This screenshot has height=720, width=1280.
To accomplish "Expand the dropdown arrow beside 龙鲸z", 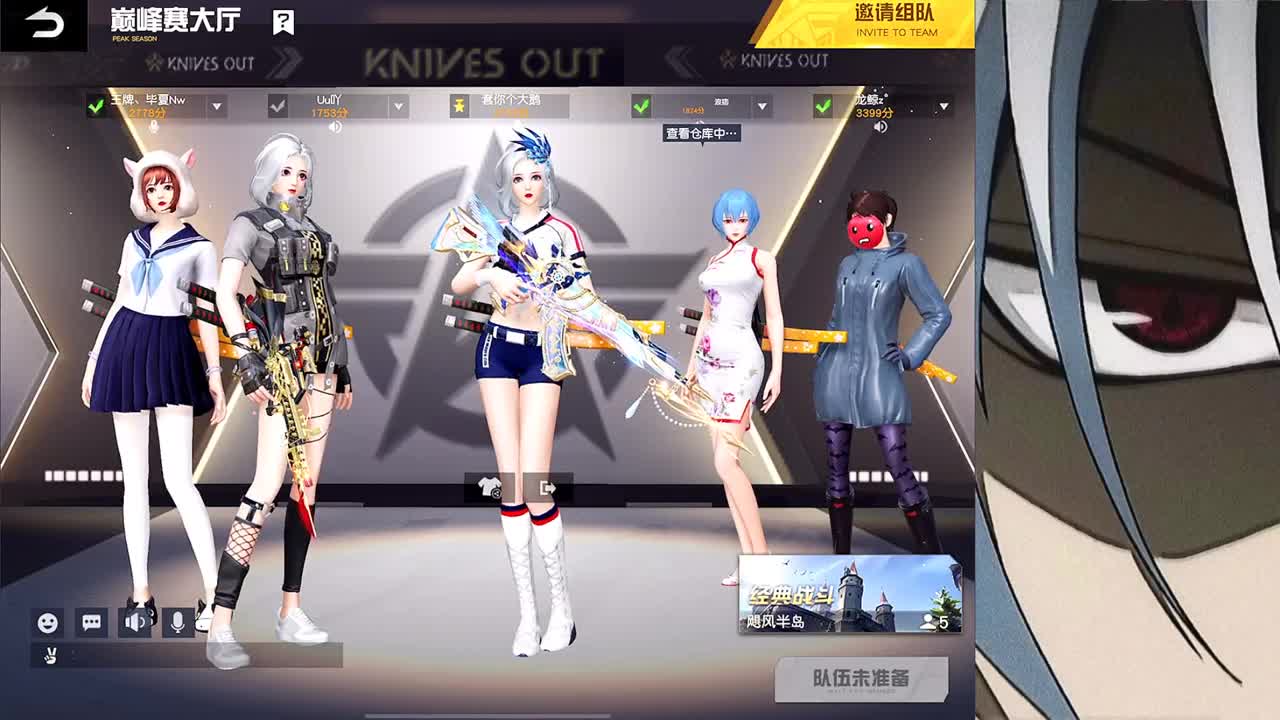I will point(941,103).
